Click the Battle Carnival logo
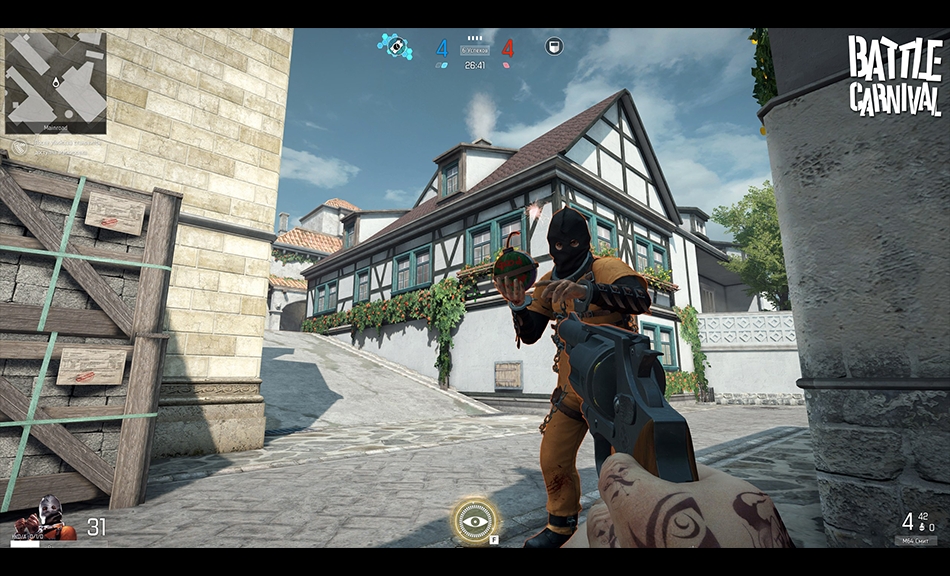 (x=895, y=75)
